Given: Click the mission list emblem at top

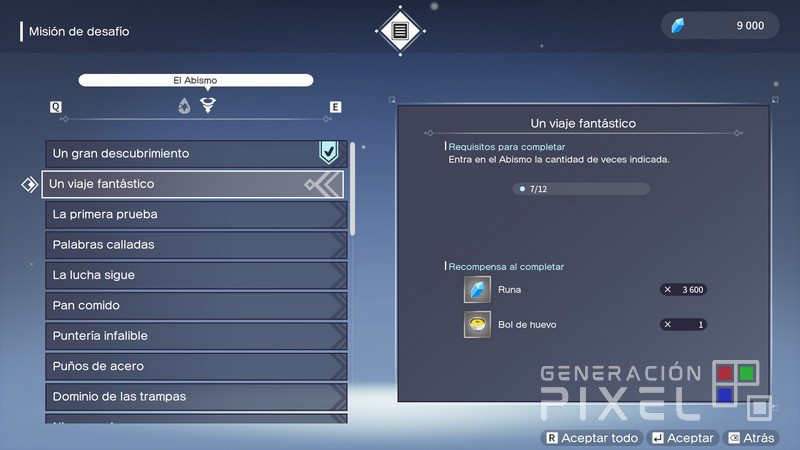Looking at the screenshot, I should (x=400, y=30).
